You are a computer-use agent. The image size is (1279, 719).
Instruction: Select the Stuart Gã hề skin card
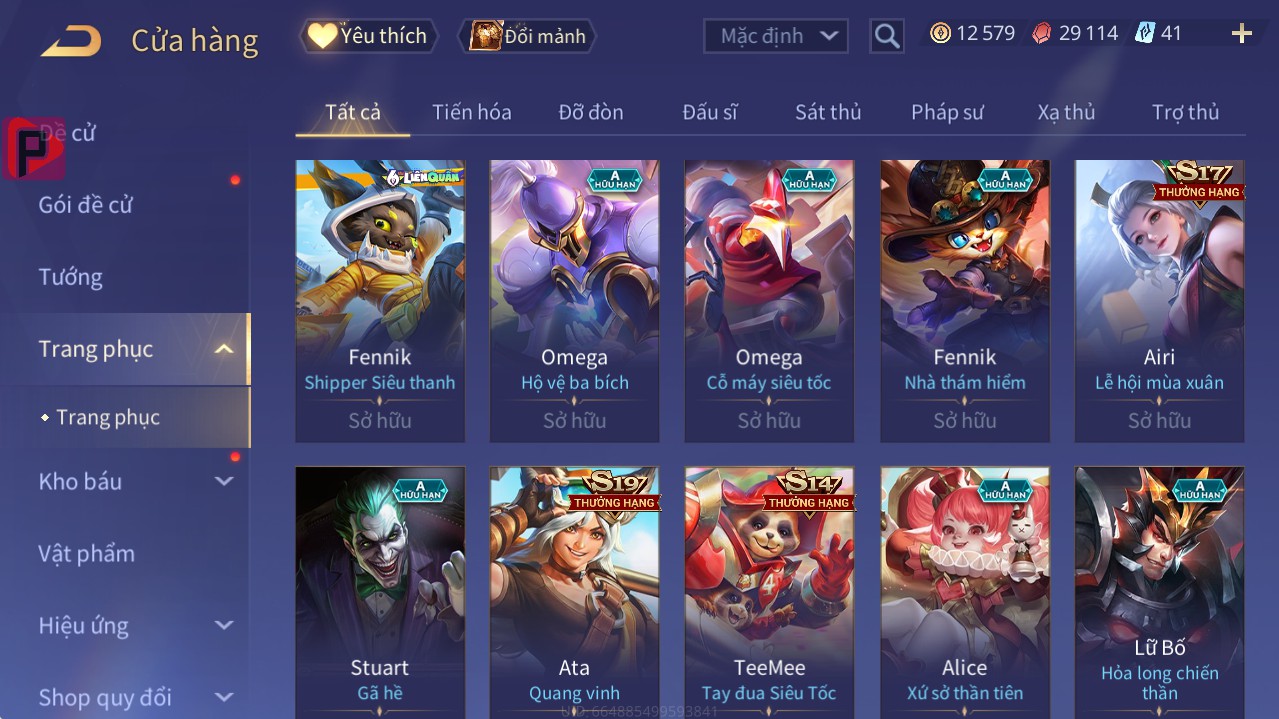380,592
